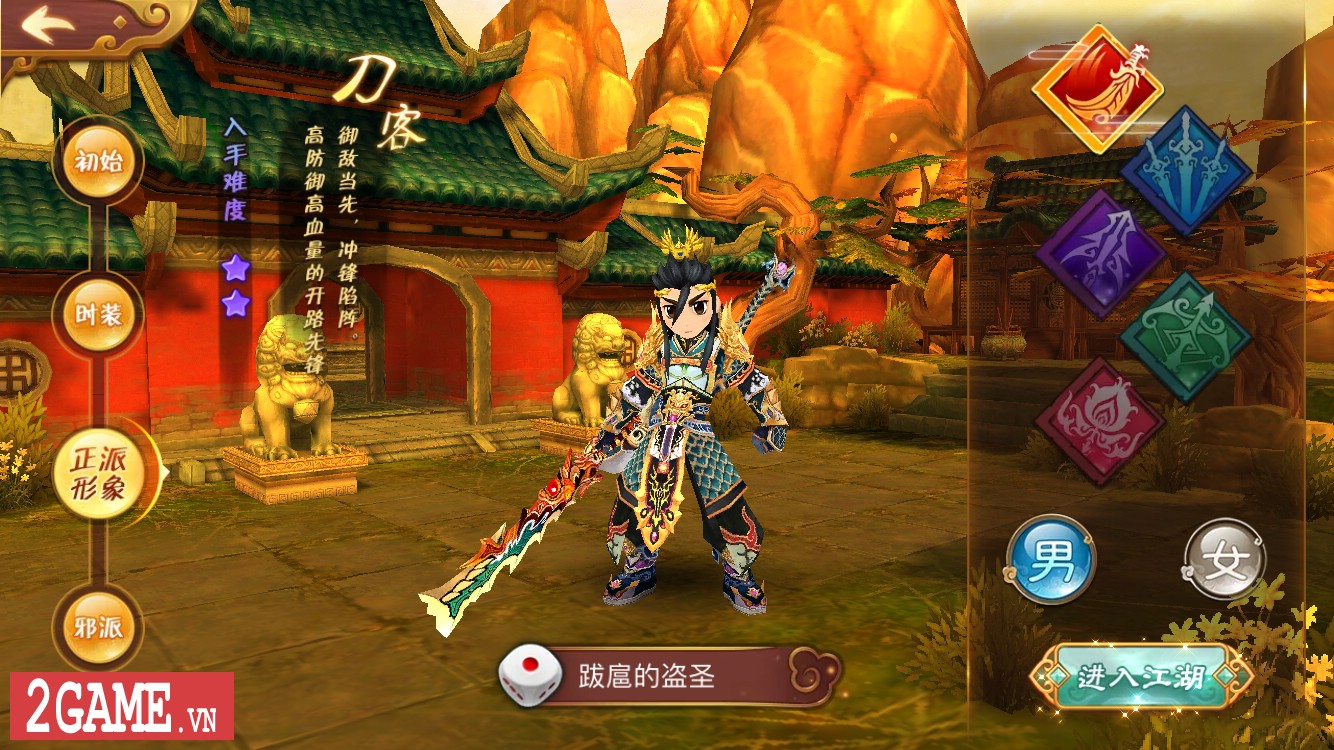Select male gender 男
This screenshot has height=750, width=1334.
(1051, 559)
